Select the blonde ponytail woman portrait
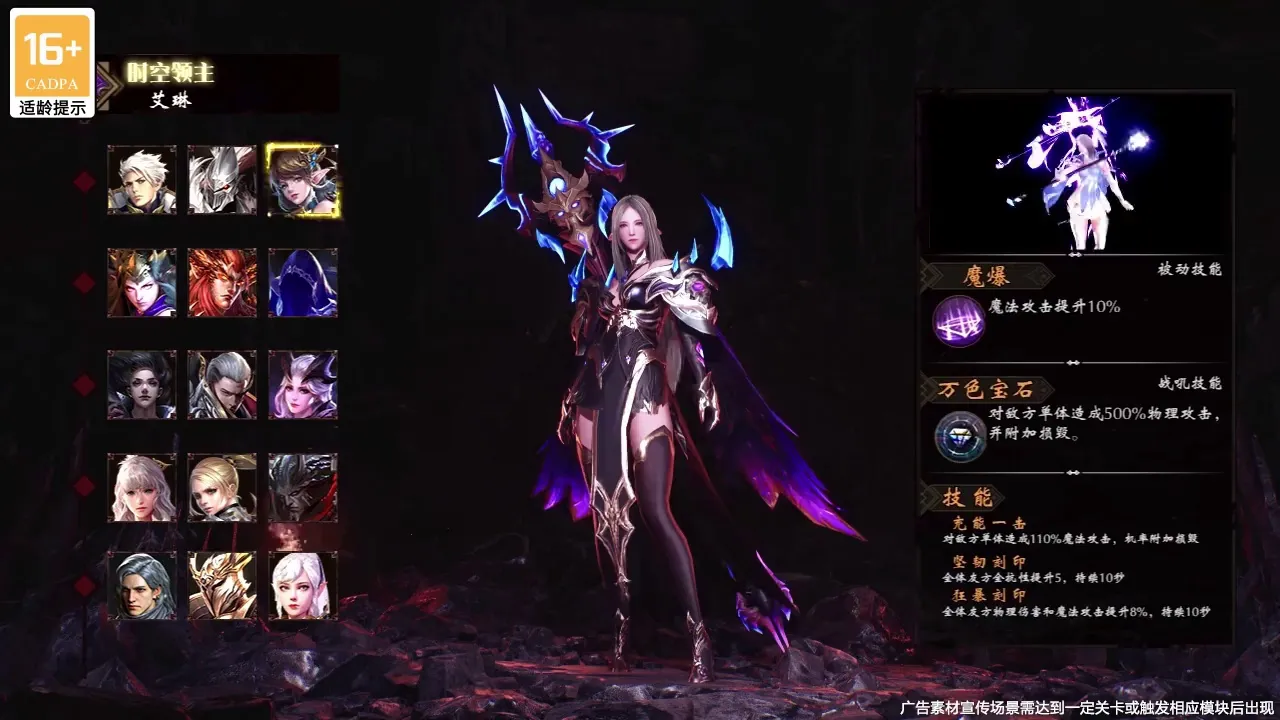Viewport: 1280px width, 720px height. tap(222, 487)
